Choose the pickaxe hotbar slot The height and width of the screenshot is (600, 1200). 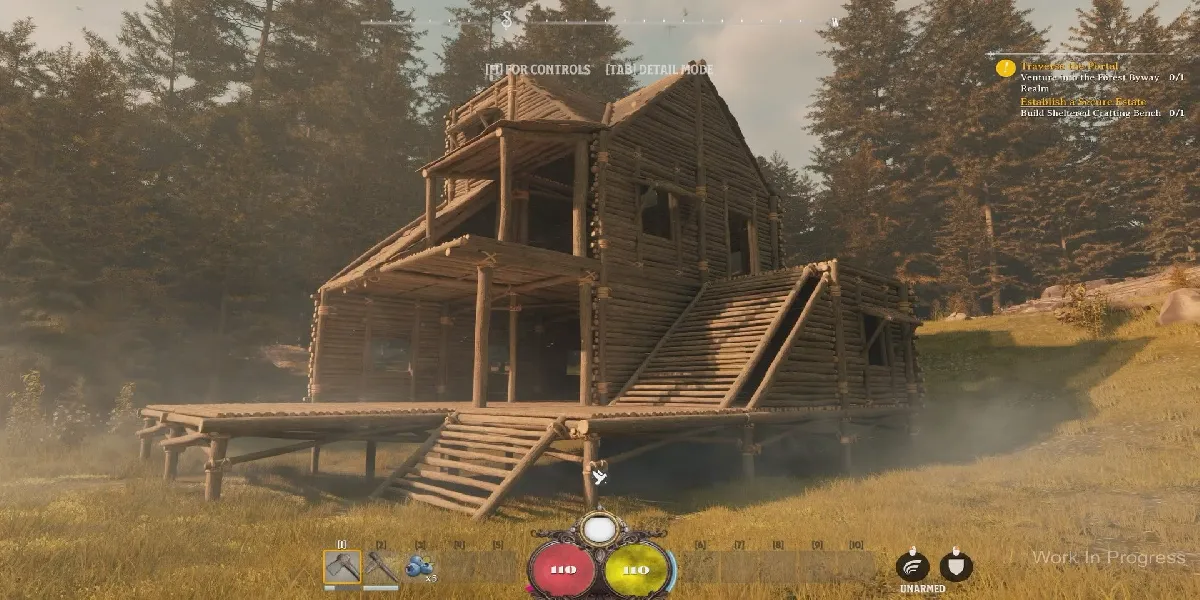(381, 567)
